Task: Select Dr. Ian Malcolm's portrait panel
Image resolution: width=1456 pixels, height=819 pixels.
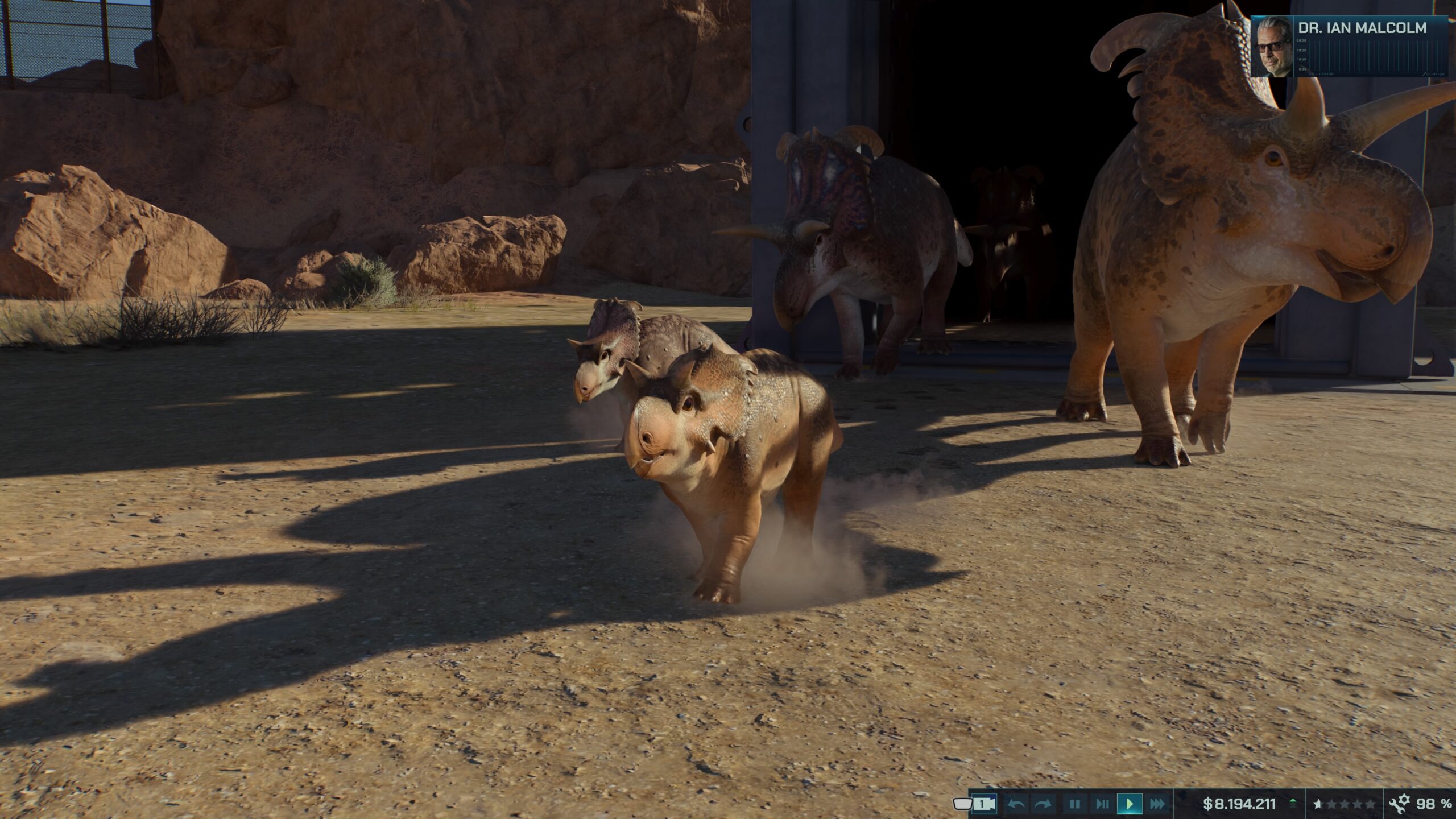Action: click(1349, 47)
